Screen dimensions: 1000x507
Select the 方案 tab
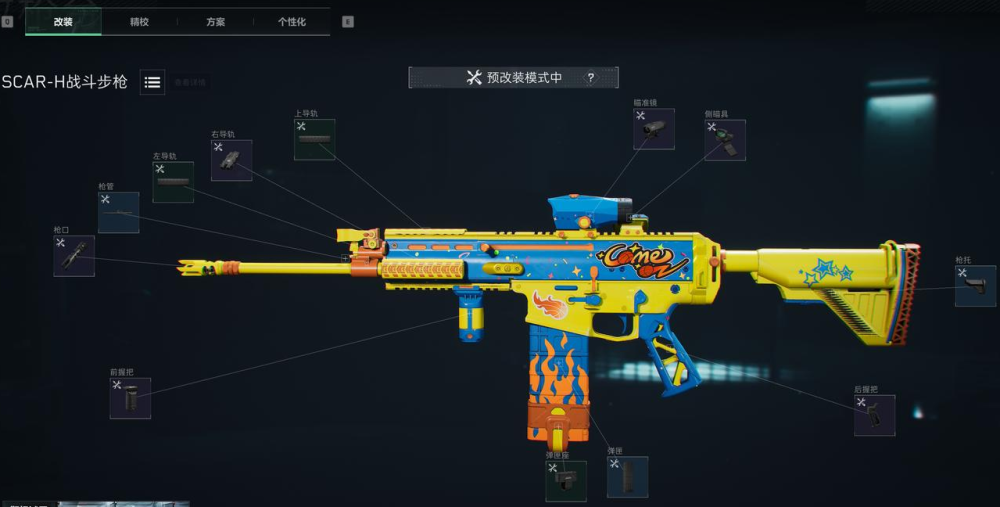[215, 21]
